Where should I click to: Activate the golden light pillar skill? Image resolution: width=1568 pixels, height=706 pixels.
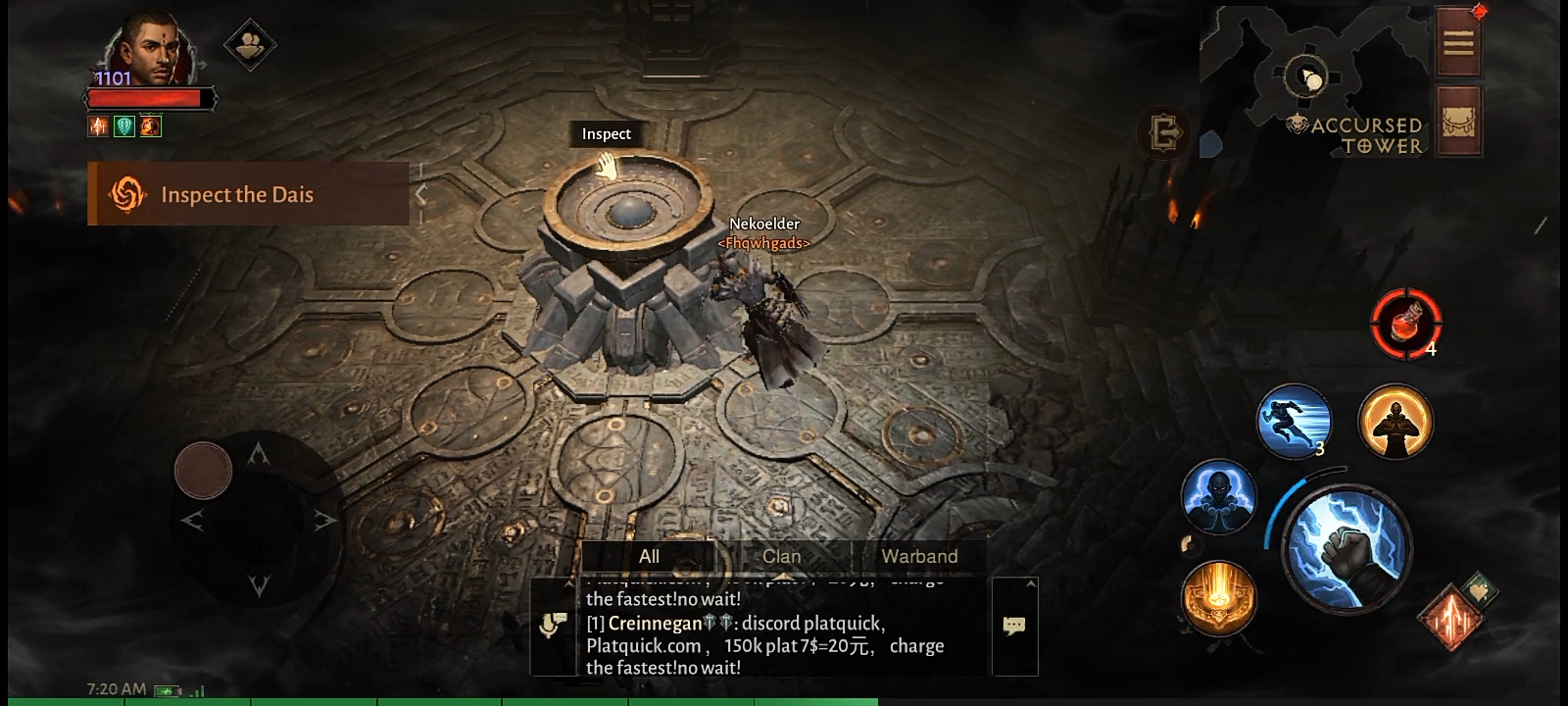[x=1218, y=596]
